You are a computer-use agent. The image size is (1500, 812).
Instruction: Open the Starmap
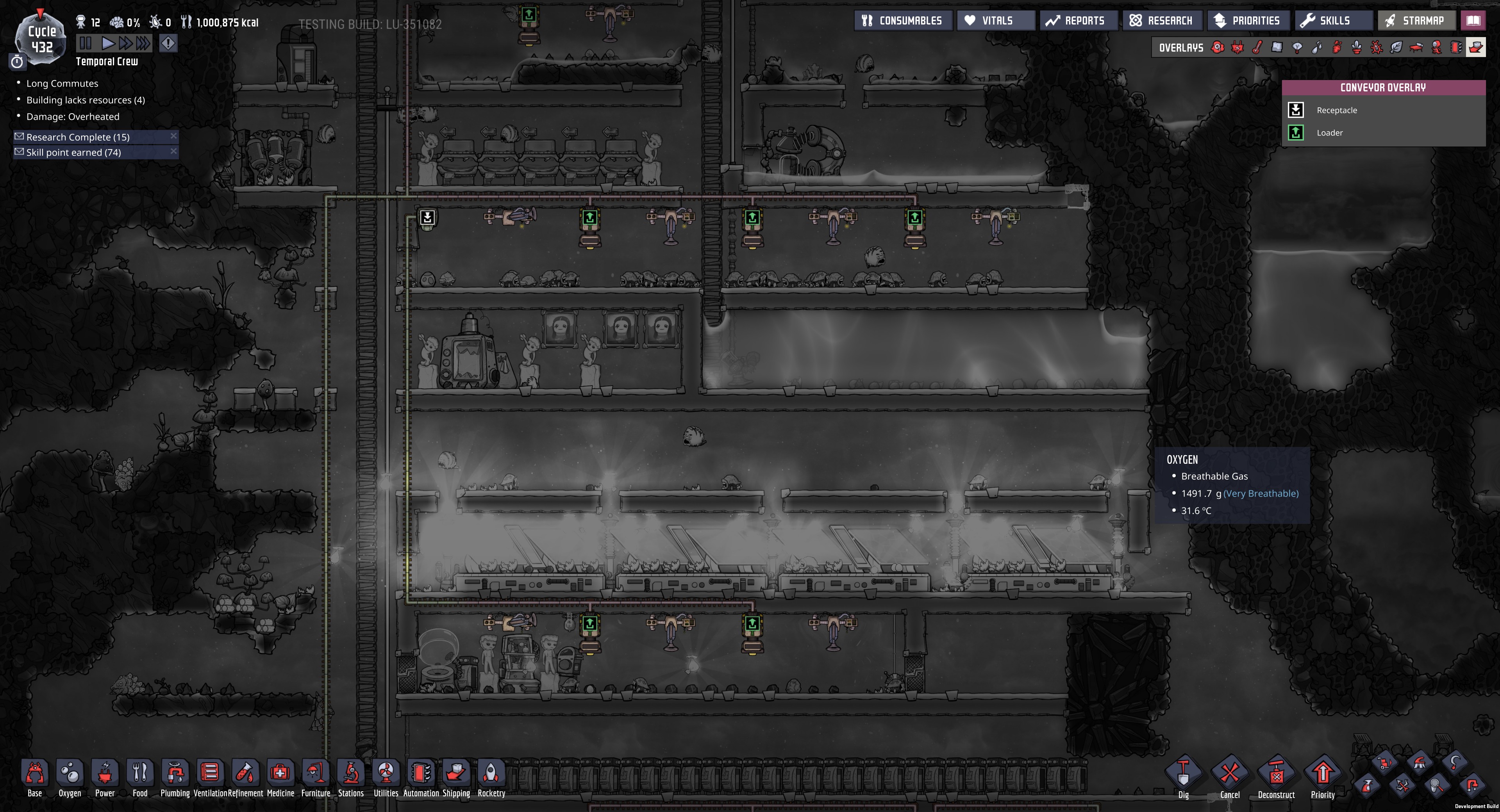(1417, 20)
